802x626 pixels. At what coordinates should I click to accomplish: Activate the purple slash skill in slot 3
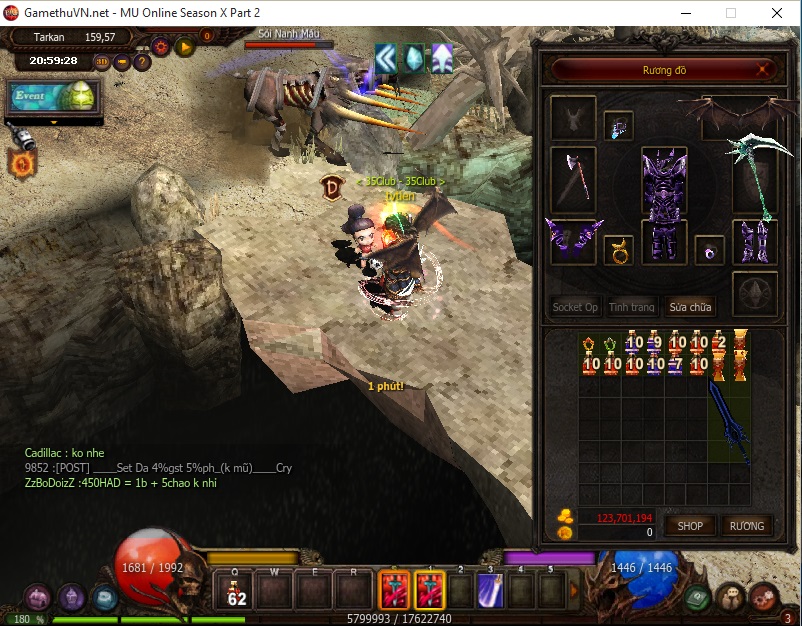488,590
